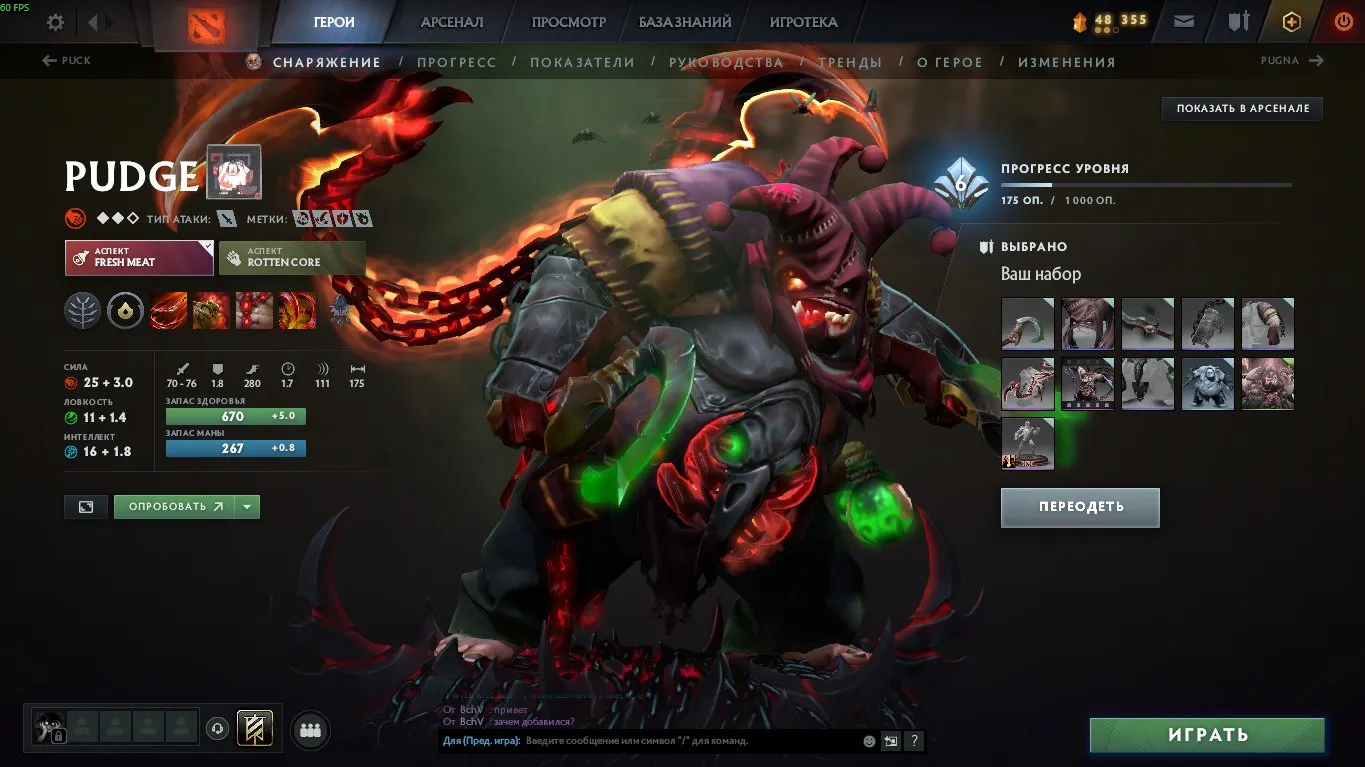Expand the PUGNA hero navigation arrow
Screen dimensions: 1365x767
(1315, 60)
